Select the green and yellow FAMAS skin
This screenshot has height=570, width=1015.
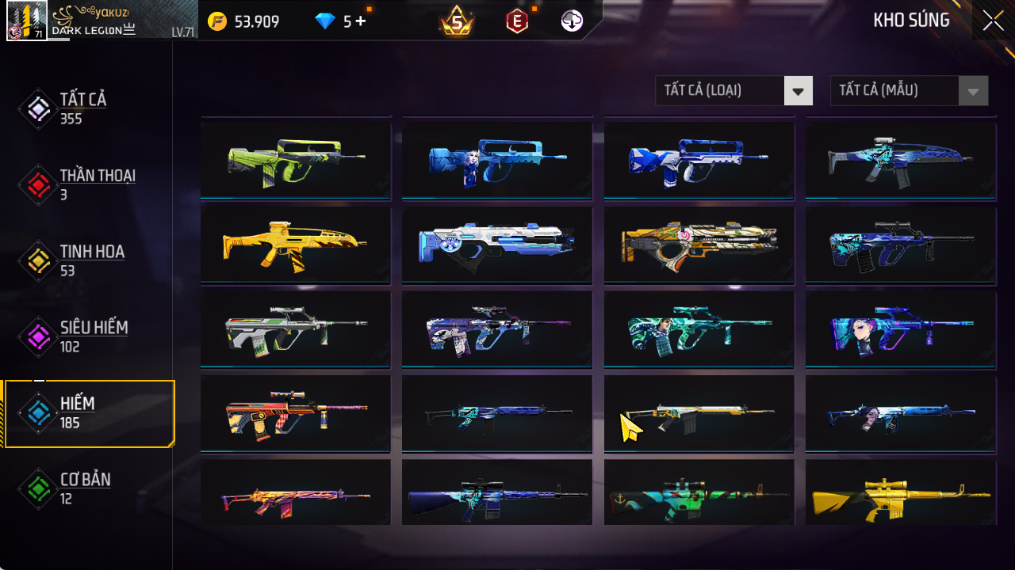295,159
